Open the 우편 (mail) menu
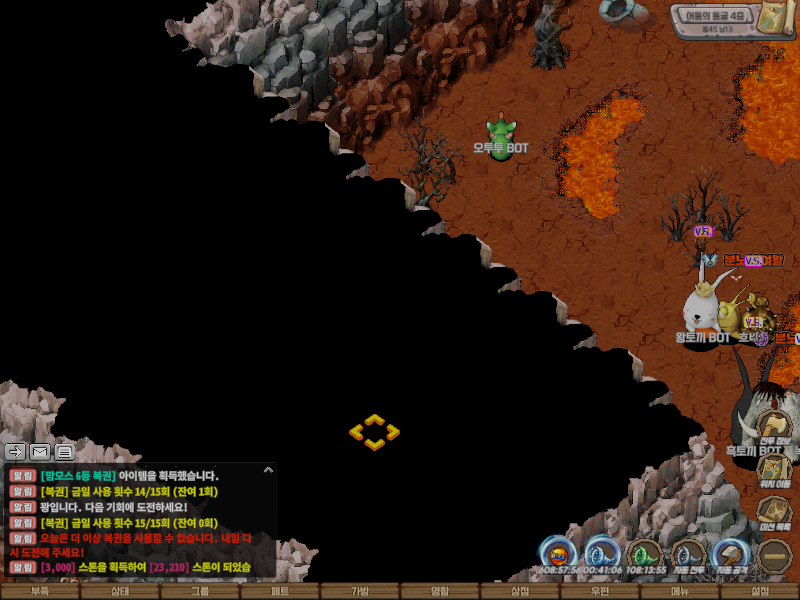Image resolution: width=800 pixels, height=600 pixels. [x=600, y=591]
